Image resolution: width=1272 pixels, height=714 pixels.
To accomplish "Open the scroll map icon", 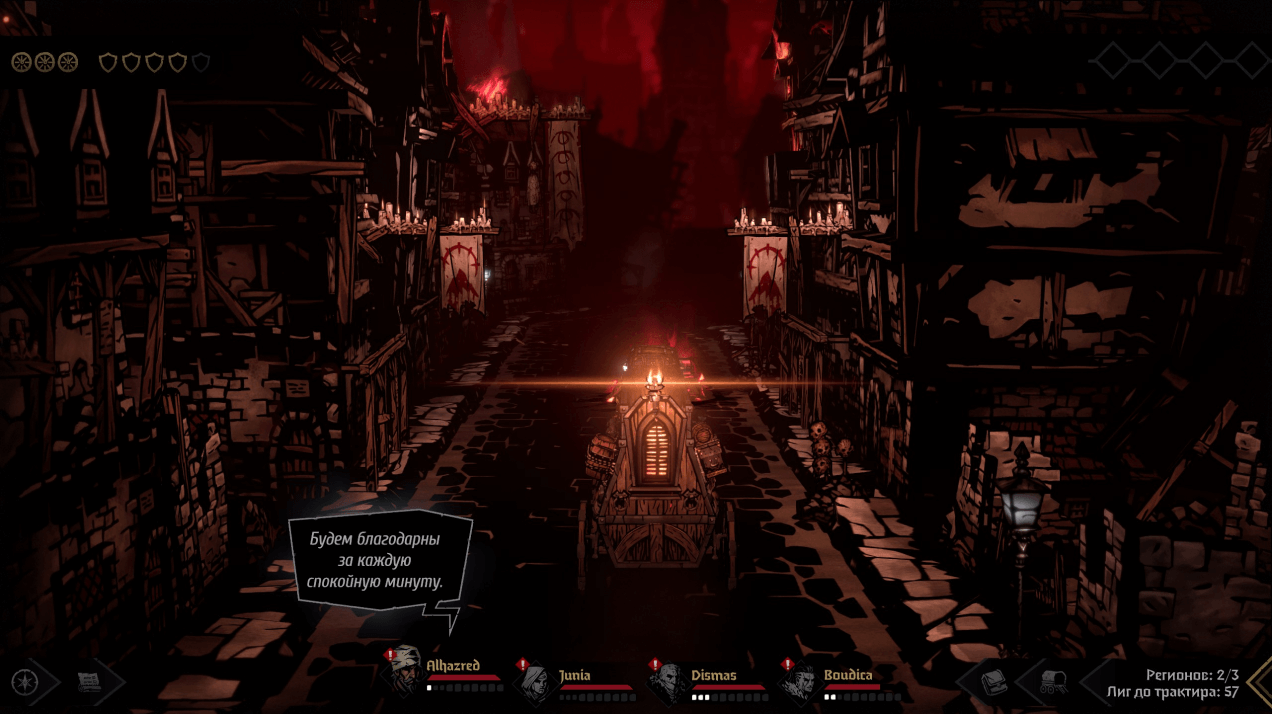I will tap(90, 682).
